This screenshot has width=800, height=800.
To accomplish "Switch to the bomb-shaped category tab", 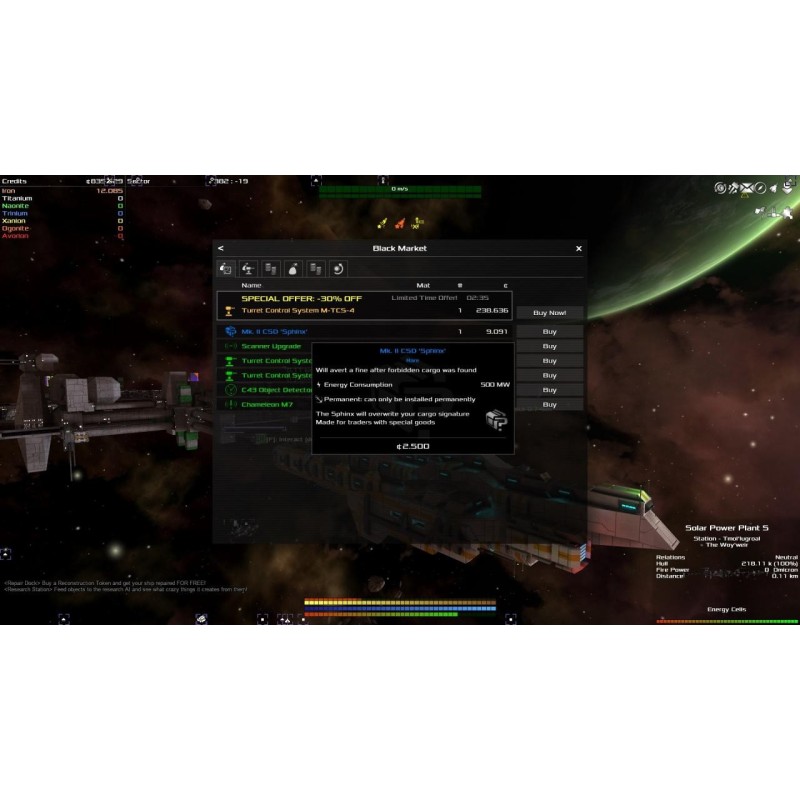I will coord(293,268).
